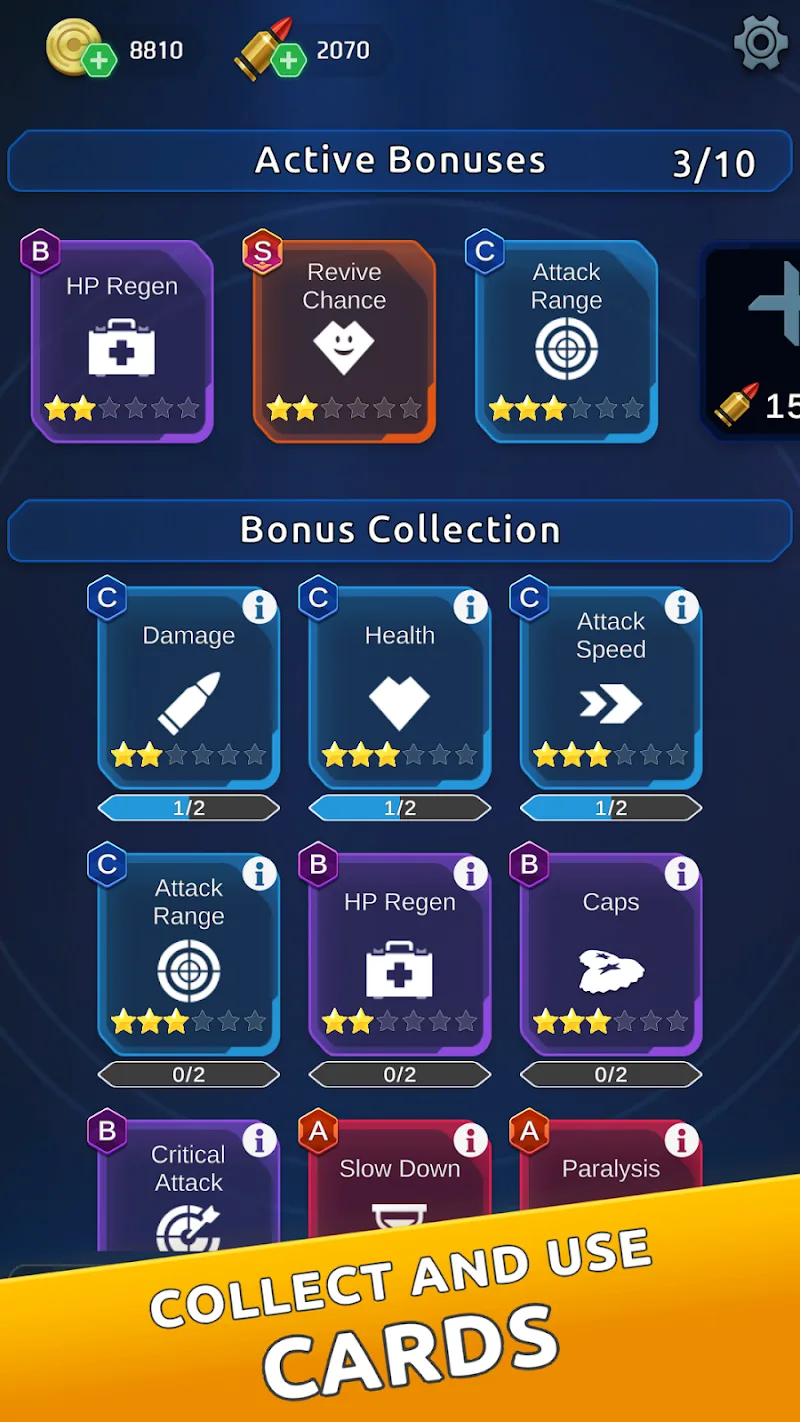The image size is (800, 1422).
Task: Select the active Attack Range bonus card
Action: (x=566, y=340)
